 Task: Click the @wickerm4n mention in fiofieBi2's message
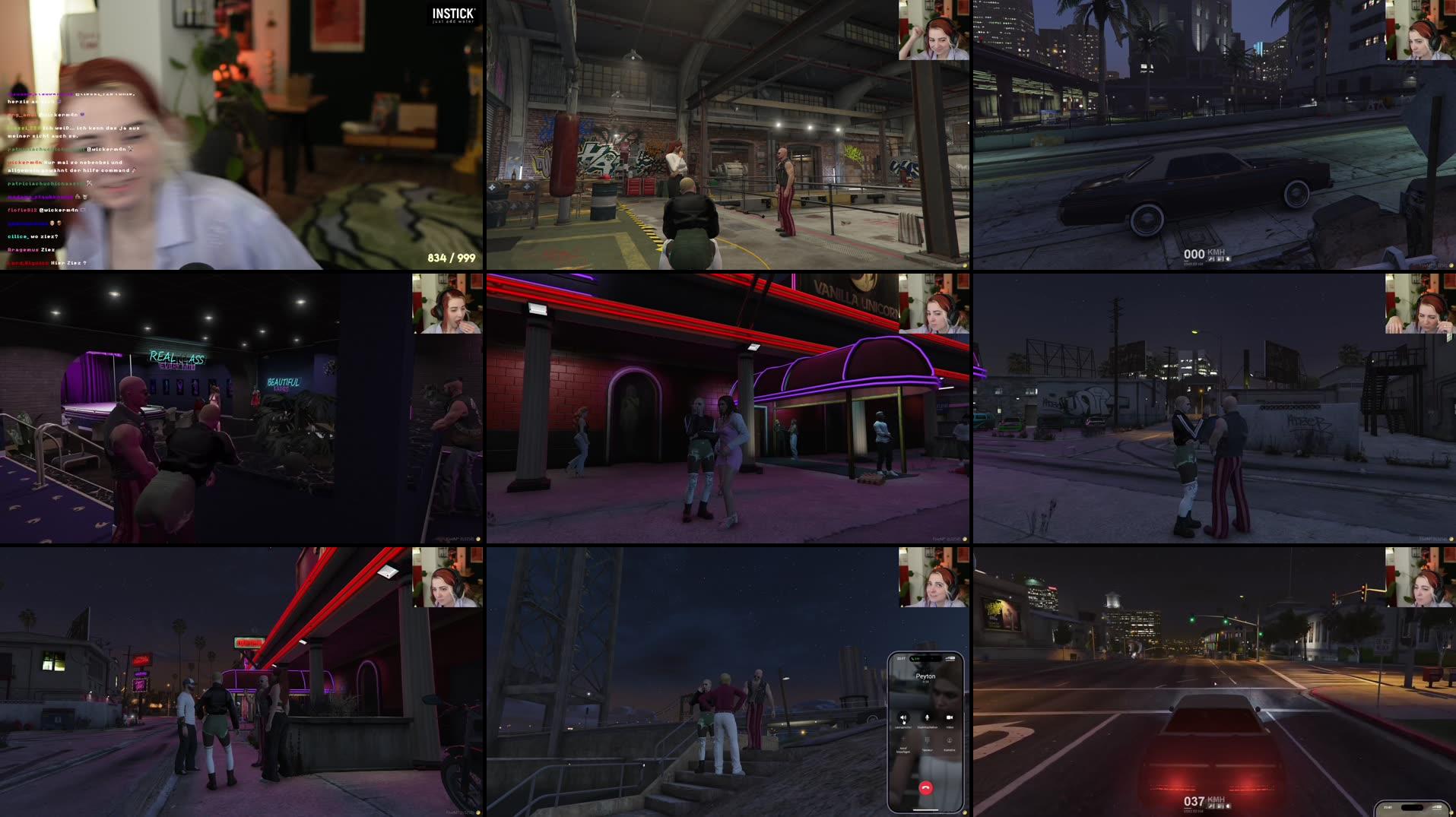click(x=59, y=210)
